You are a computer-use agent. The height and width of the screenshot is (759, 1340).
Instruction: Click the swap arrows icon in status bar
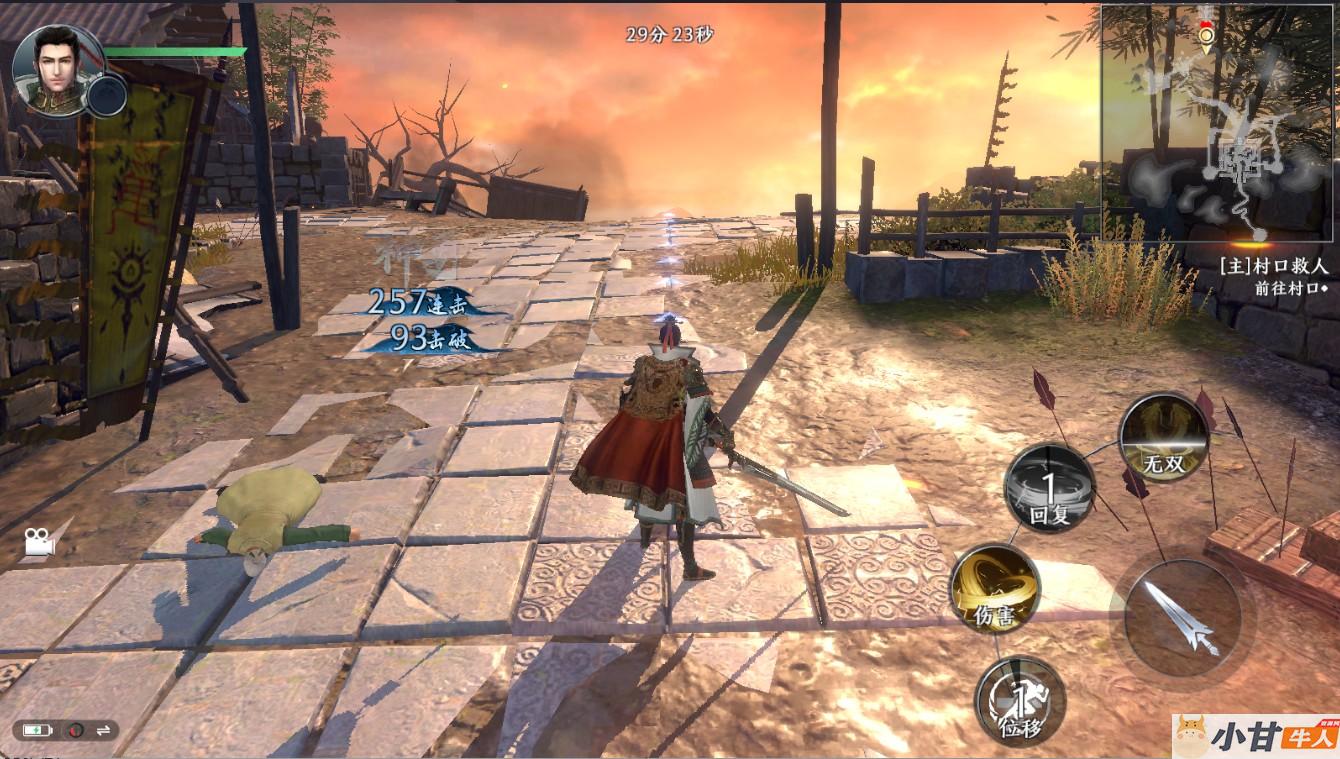(x=102, y=730)
